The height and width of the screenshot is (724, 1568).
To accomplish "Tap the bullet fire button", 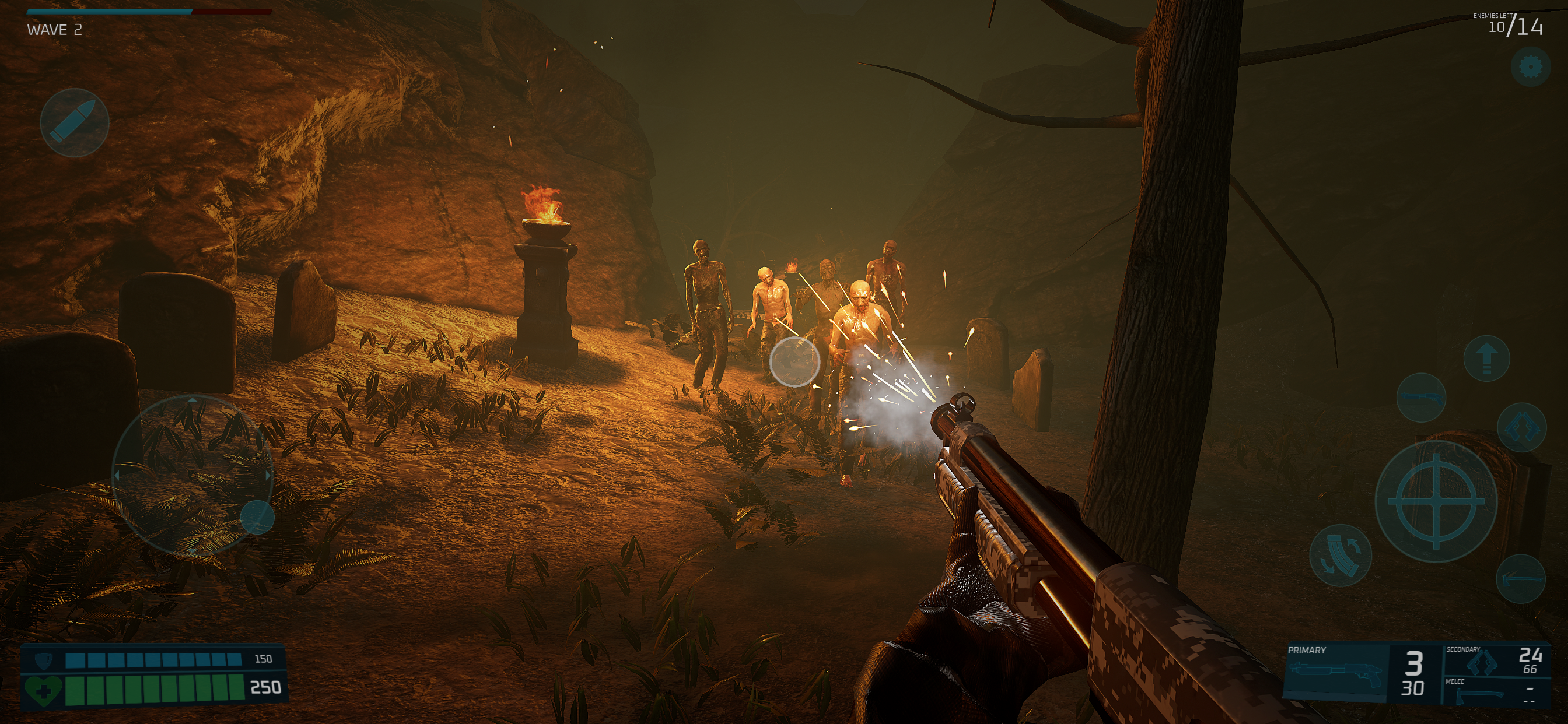I will pos(74,122).
